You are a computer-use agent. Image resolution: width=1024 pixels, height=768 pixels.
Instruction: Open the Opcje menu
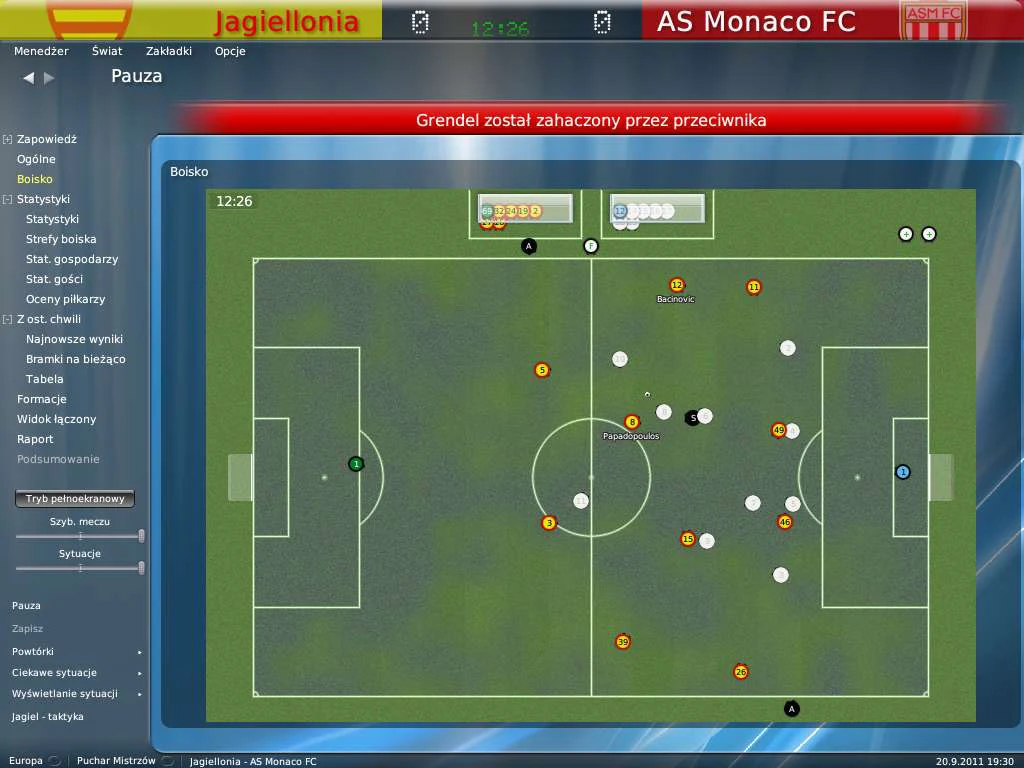[x=230, y=51]
